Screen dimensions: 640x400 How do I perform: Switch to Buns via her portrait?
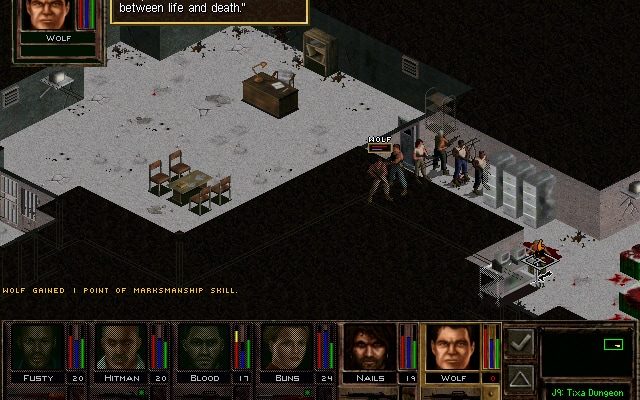click(288, 347)
